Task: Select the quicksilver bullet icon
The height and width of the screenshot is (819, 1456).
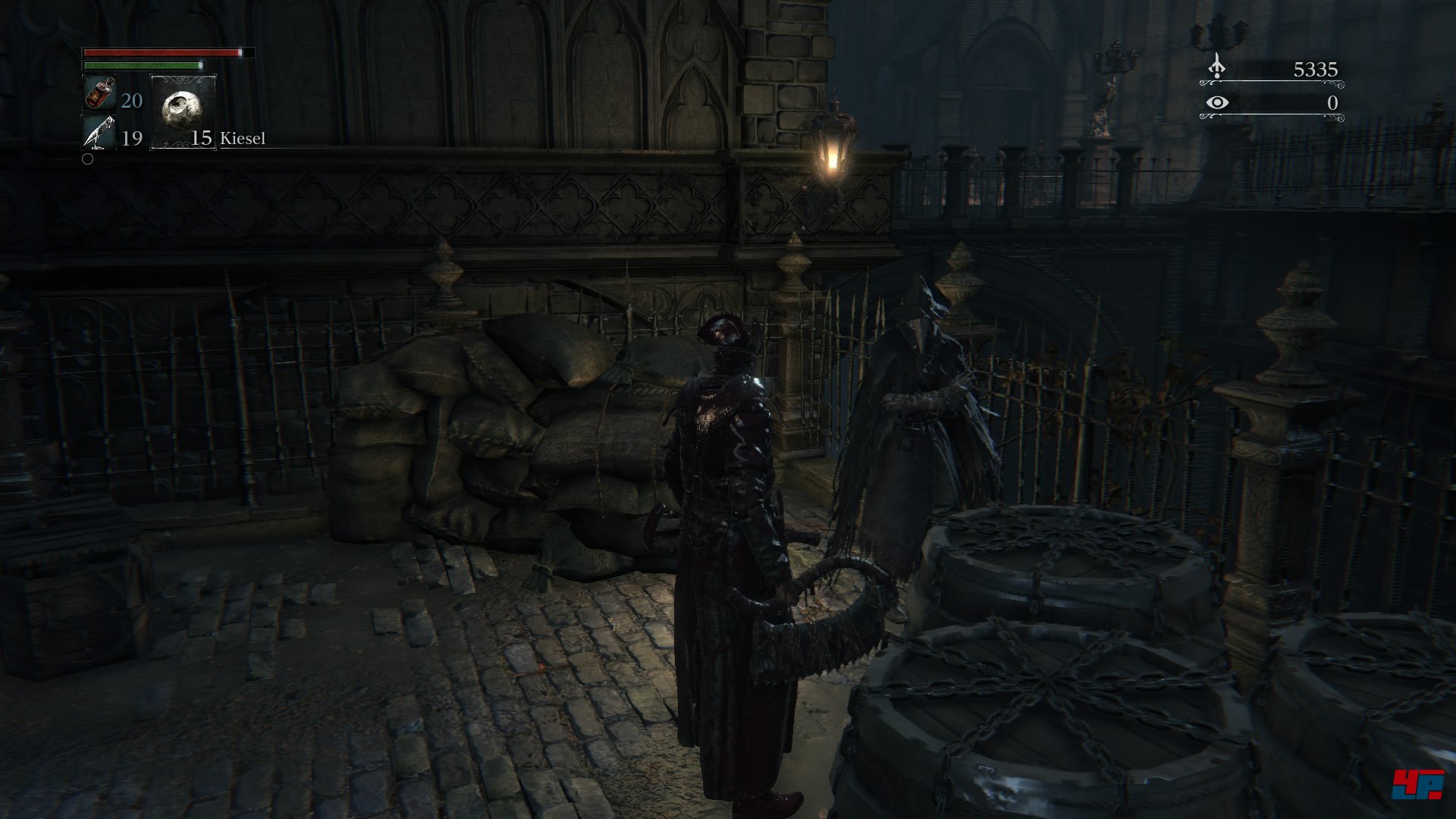Action: [99, 133]
